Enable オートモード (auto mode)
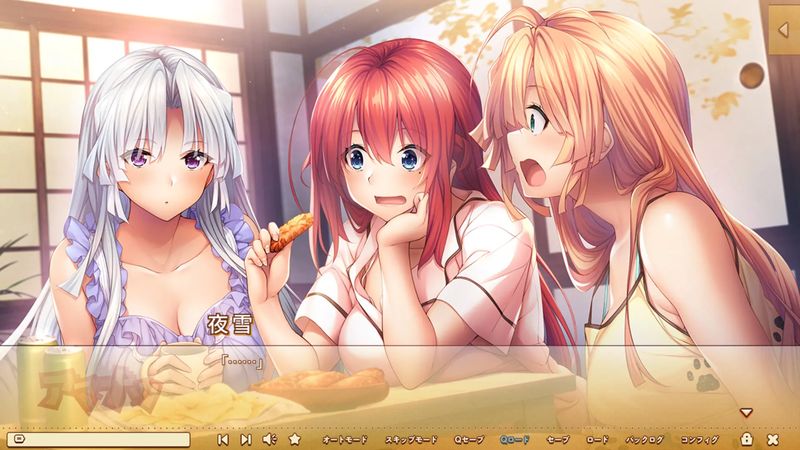Screen dimensions: 800x450 345,439
